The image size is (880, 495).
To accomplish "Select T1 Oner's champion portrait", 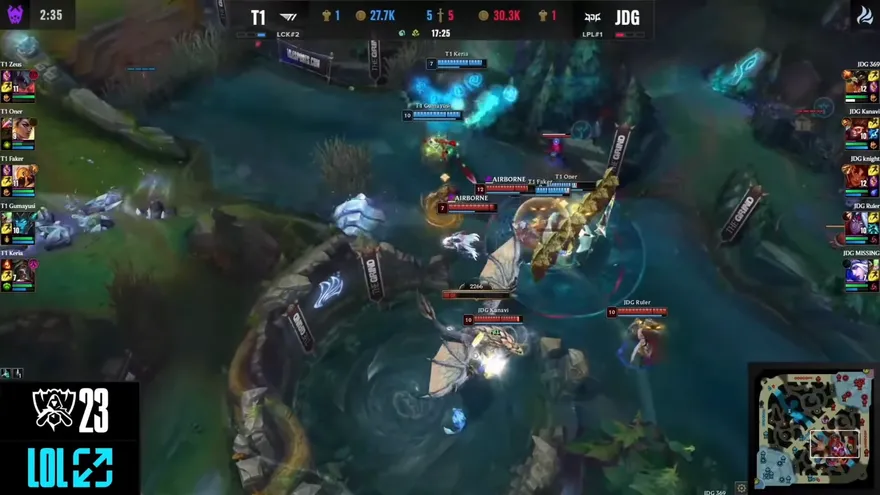I will tap(24, 129).
